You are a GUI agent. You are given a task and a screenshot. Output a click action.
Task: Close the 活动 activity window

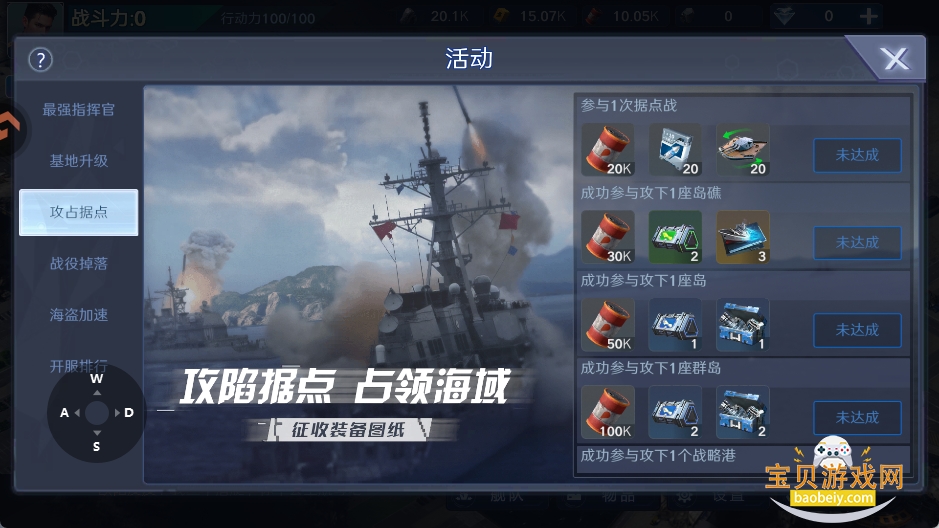click(x=894, y=60)
